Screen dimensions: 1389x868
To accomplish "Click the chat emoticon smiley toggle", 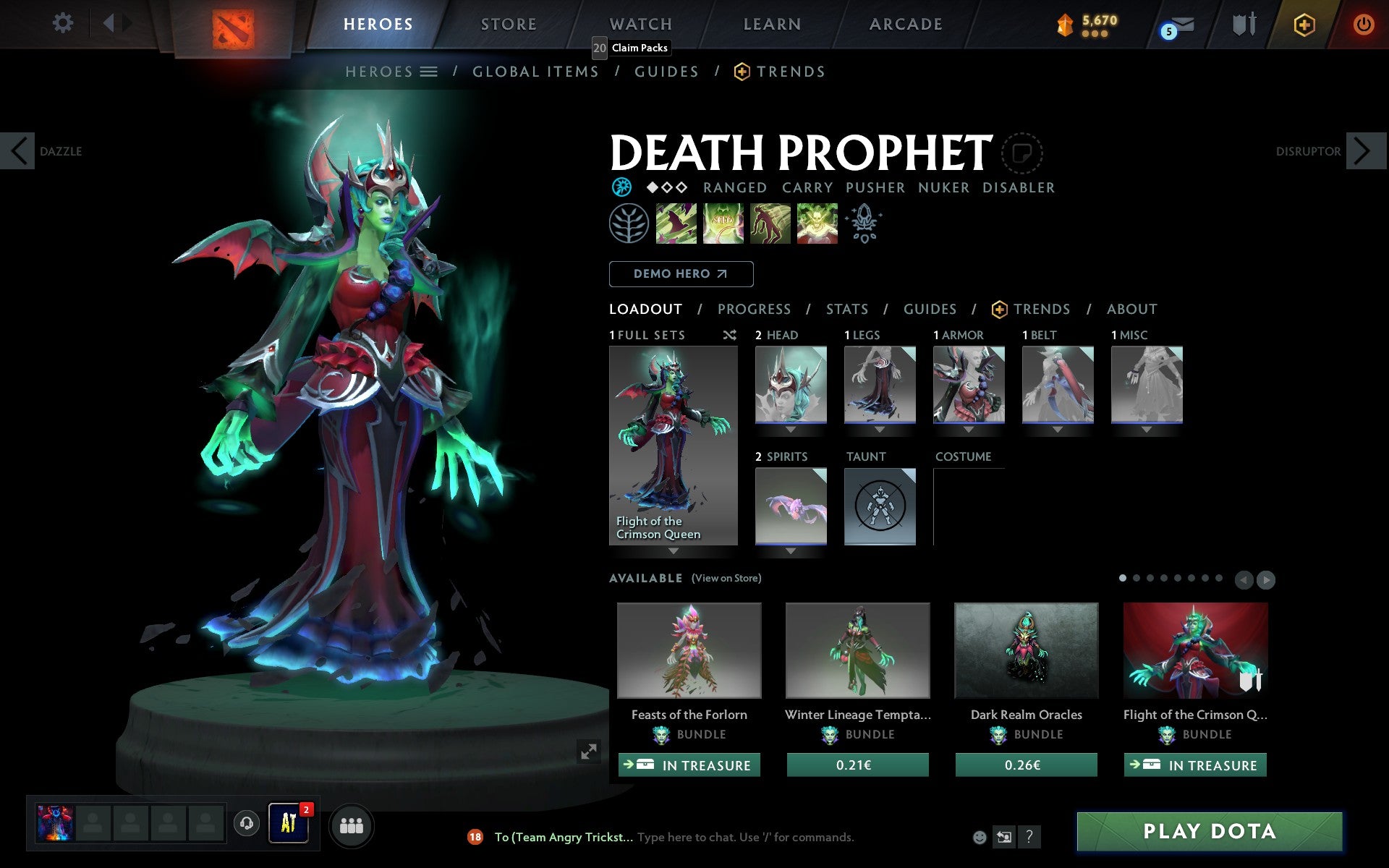I will (x=980, y=836).
